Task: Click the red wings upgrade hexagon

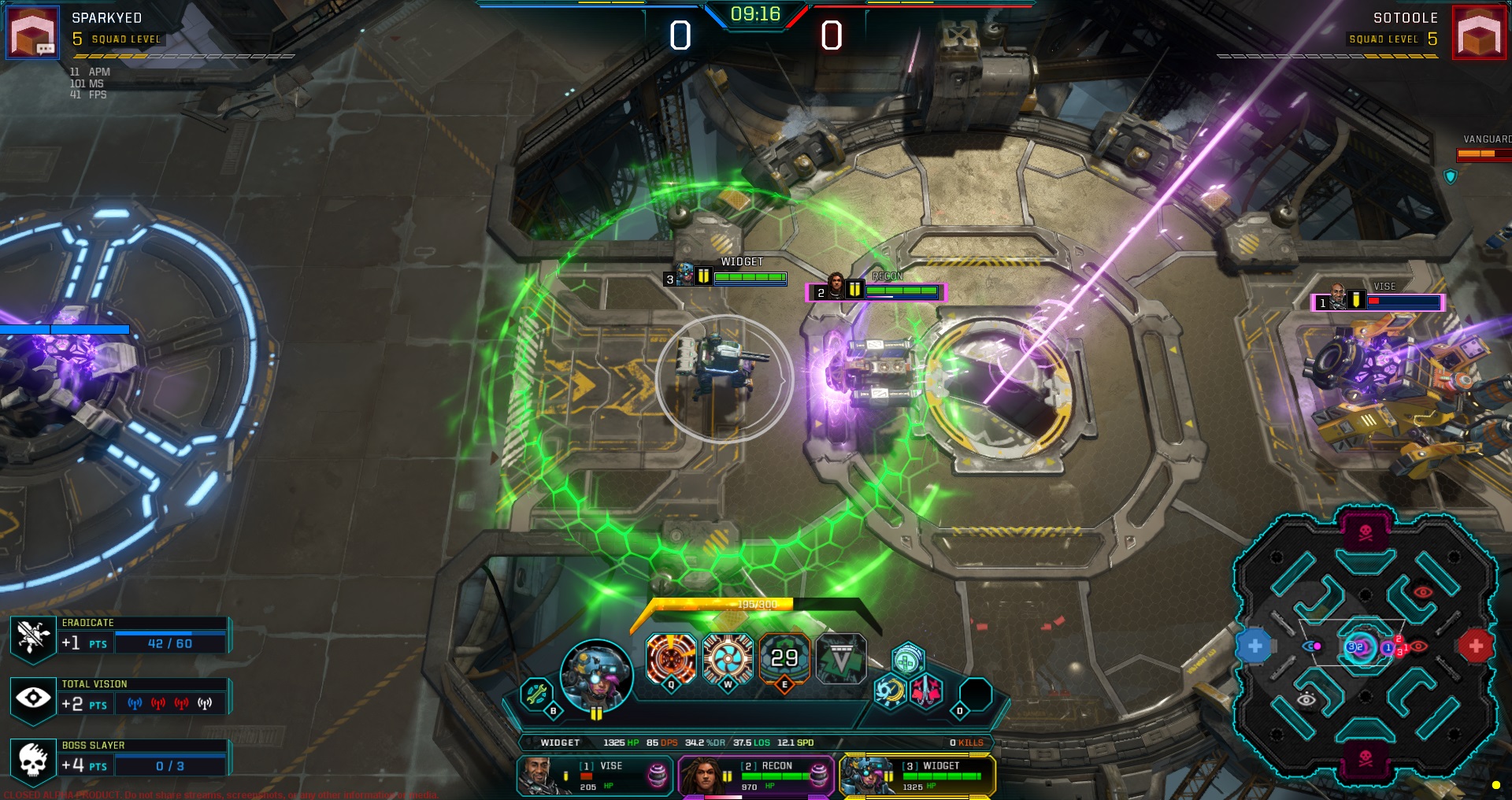Action: [925, 692]
